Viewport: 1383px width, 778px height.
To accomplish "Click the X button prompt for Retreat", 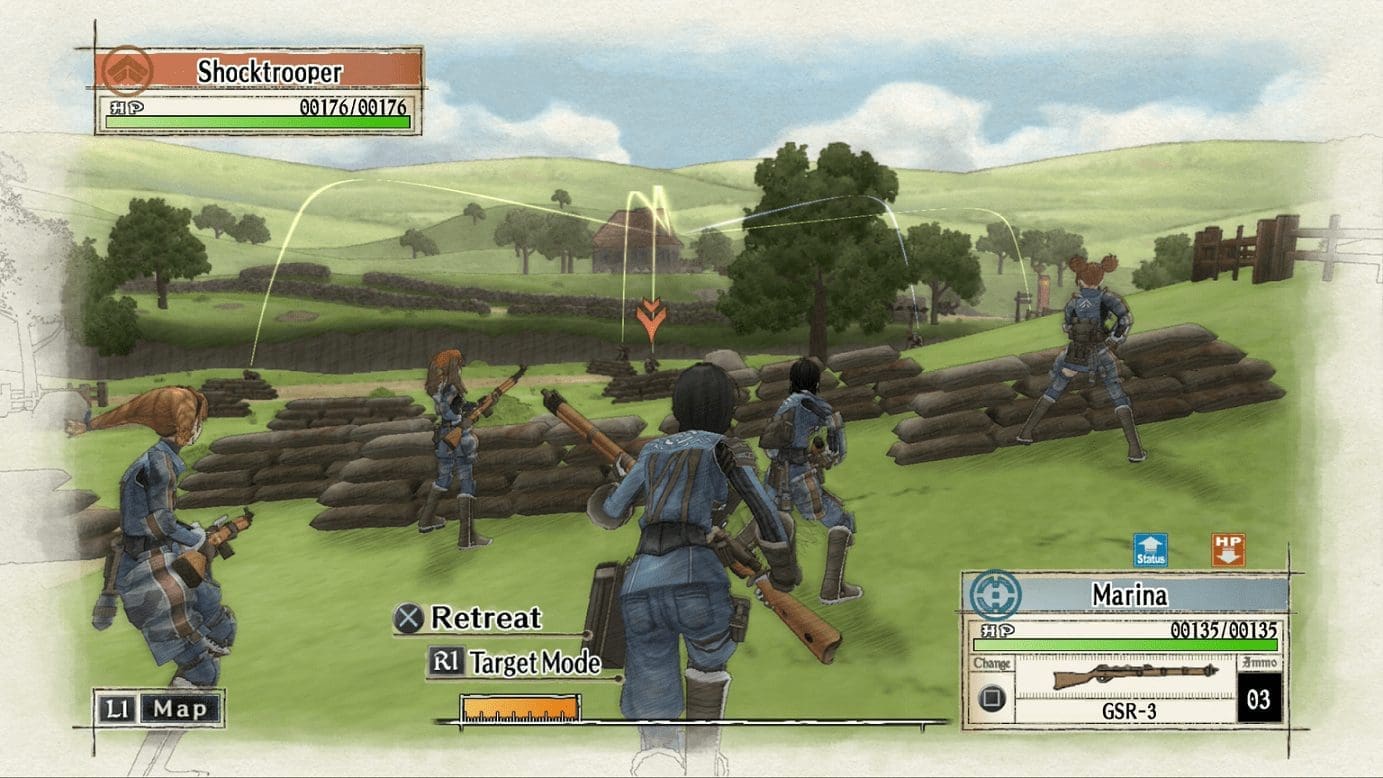I will click(410, 619).
